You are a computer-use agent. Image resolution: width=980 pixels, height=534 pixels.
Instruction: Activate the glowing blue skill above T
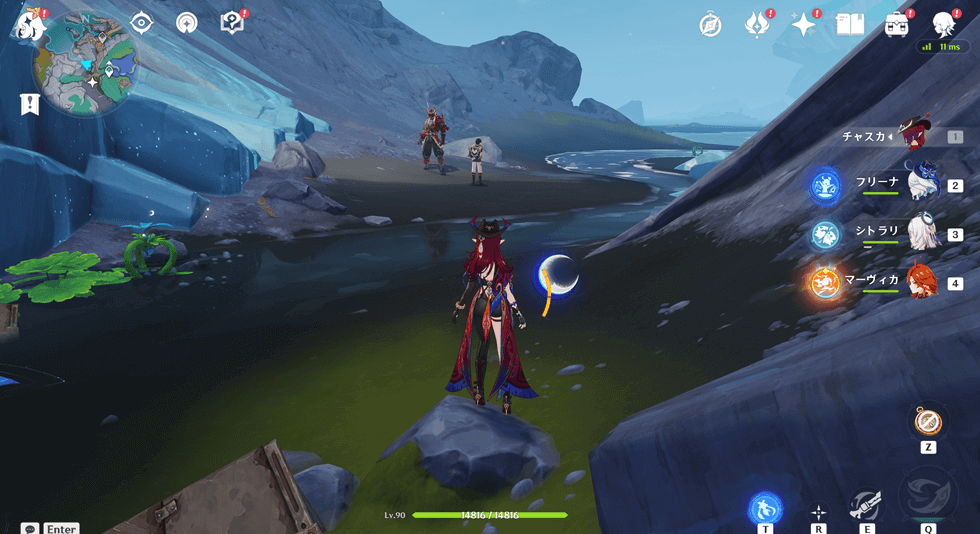(765, 507)
